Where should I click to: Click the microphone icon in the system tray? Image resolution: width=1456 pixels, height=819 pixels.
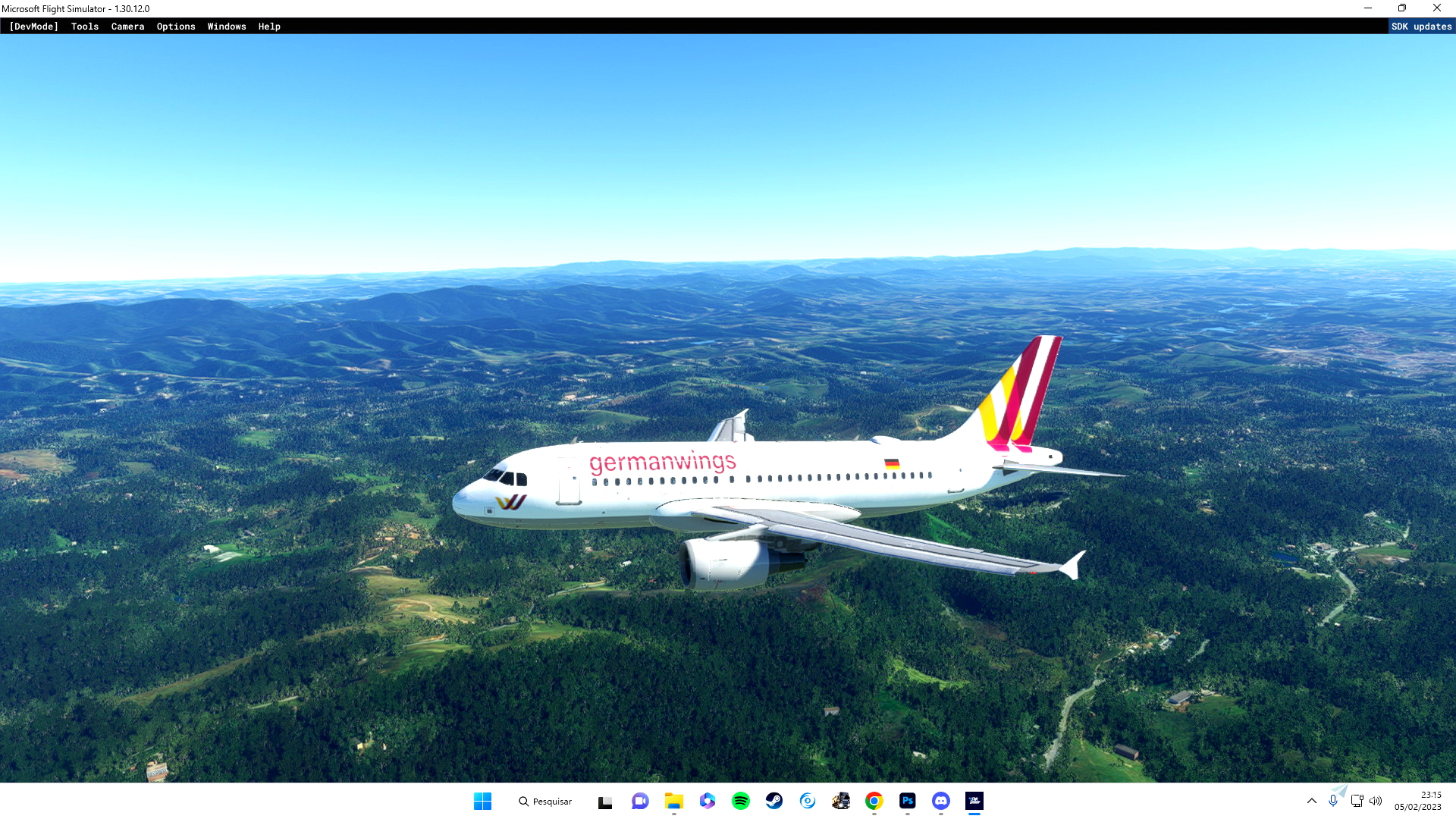(x=1334, y=800)
